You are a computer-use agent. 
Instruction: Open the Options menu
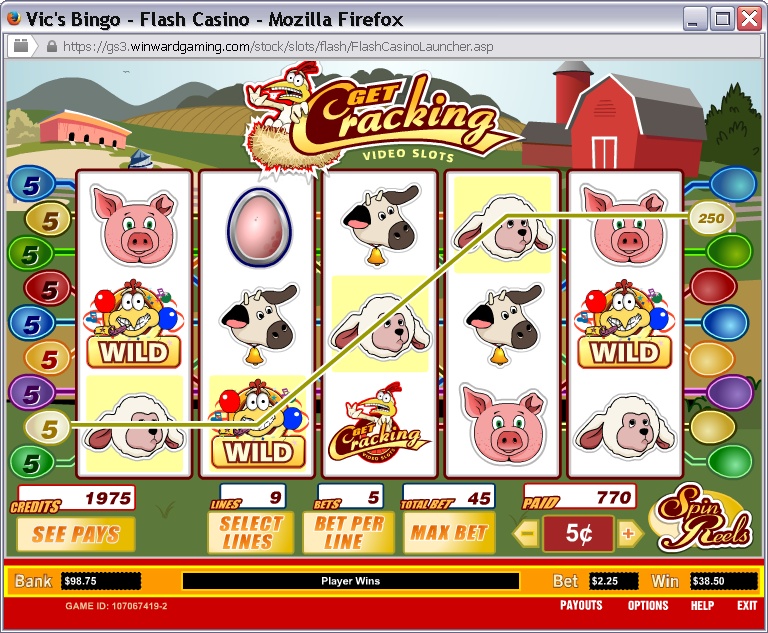648,606
